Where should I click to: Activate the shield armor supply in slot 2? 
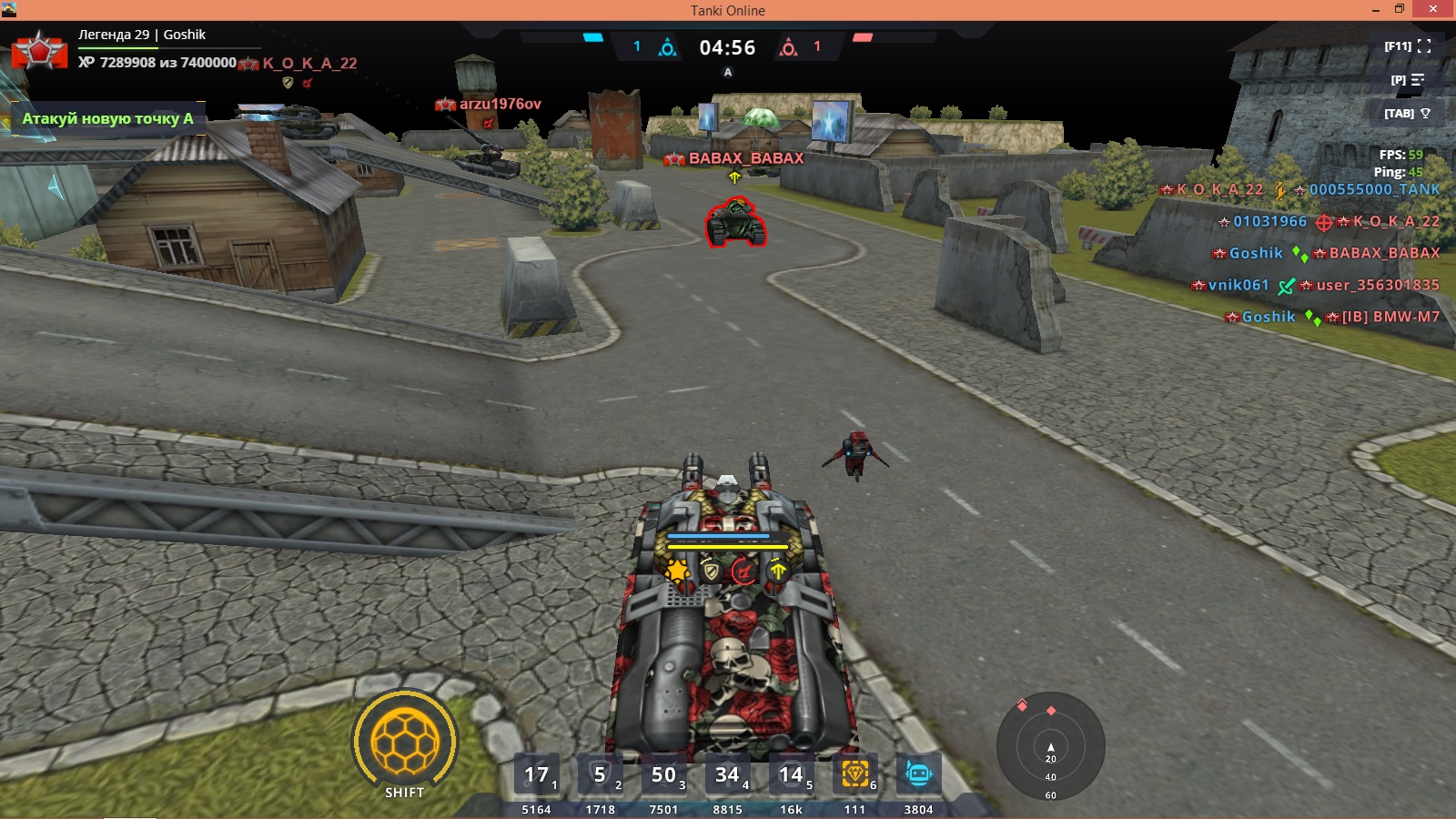click(601, 775)
